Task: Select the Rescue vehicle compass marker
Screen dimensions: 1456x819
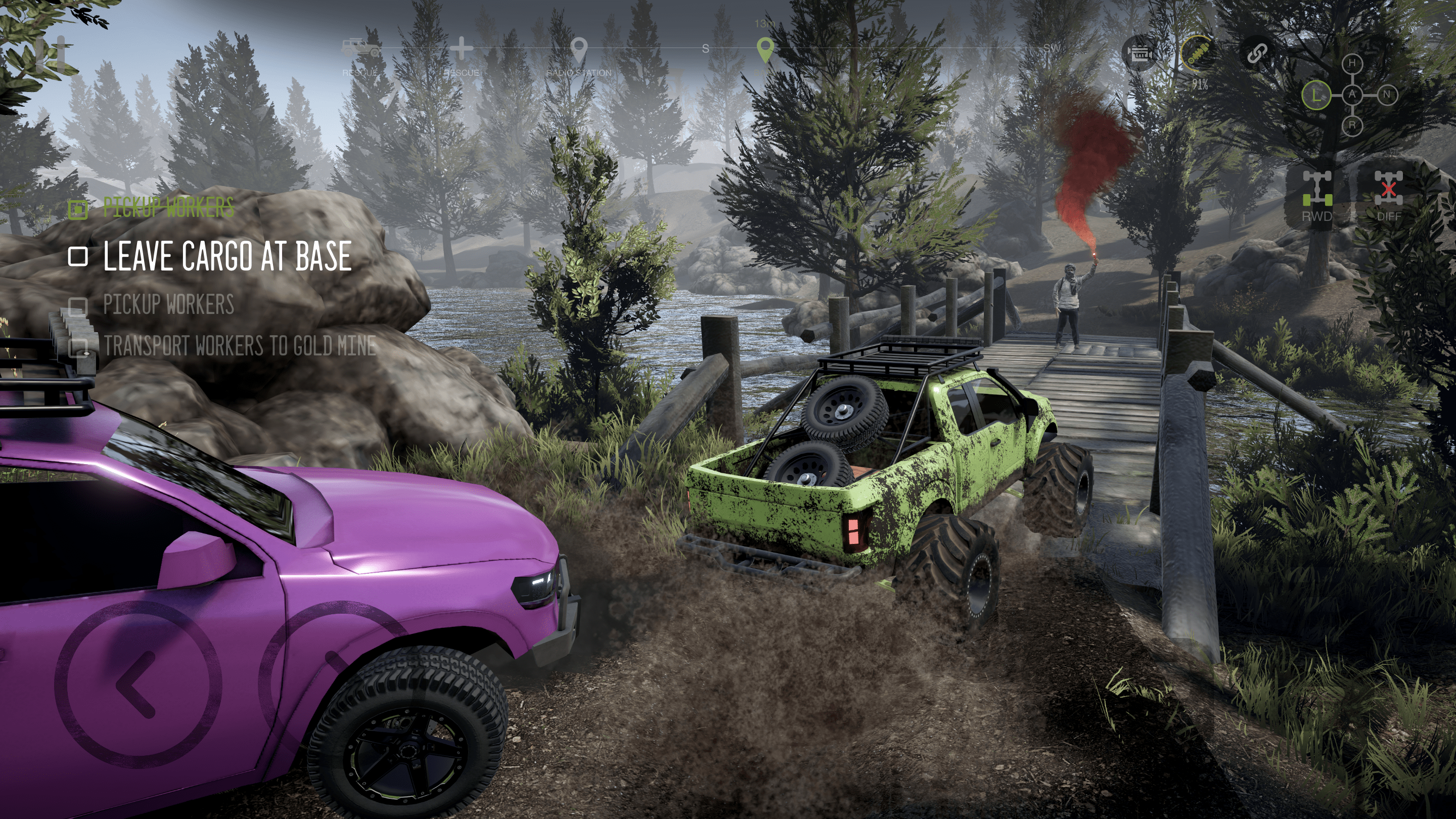Action: (x=360, y=49)
